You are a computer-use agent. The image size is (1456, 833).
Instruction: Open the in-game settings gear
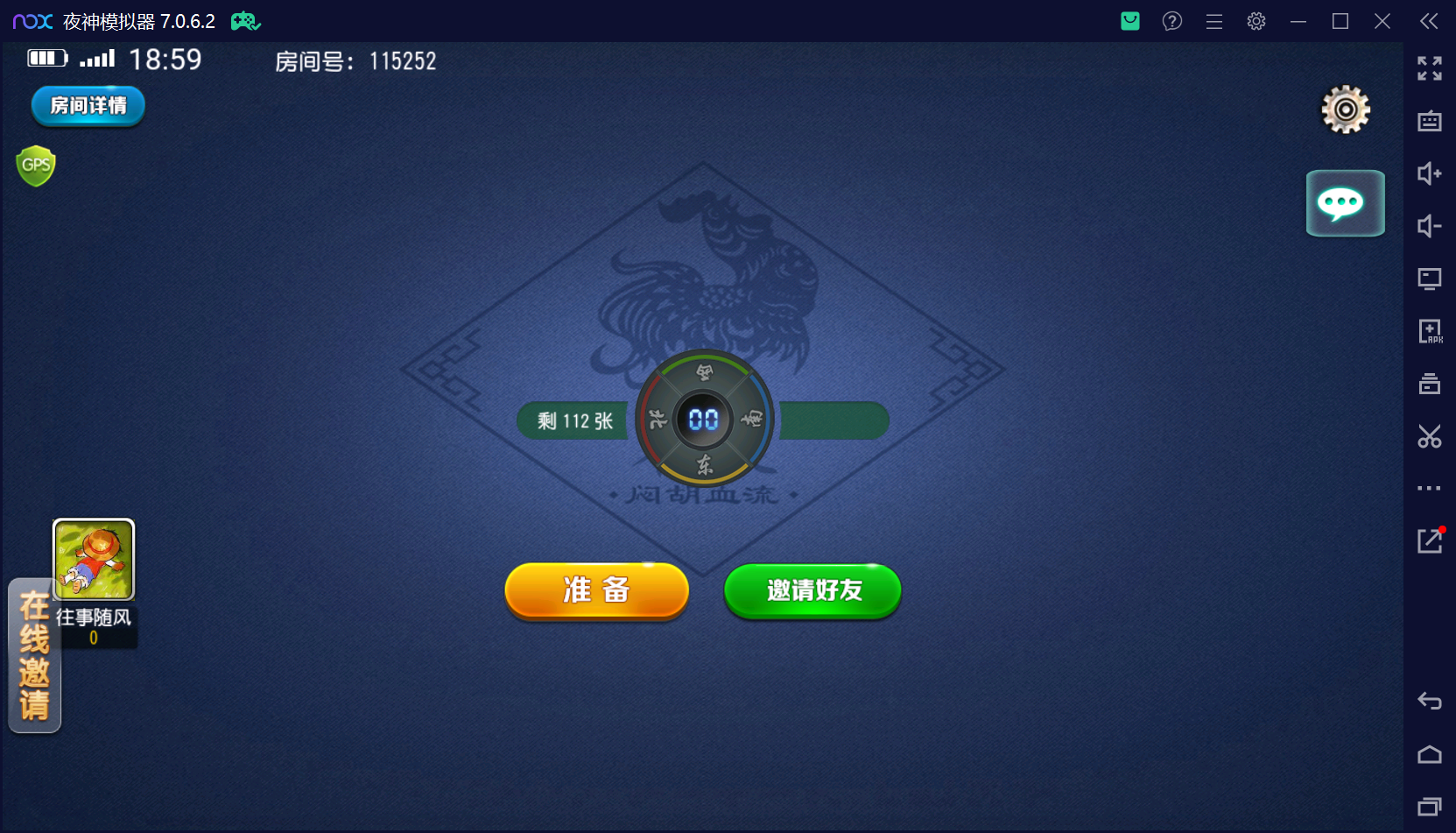pos(1345,109)
